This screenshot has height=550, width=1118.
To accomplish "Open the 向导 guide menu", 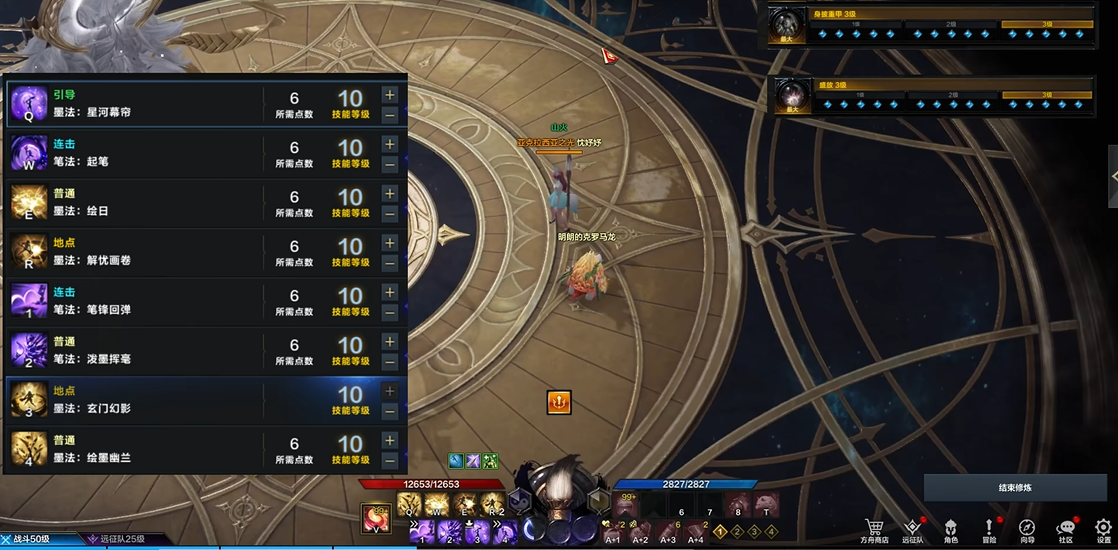I will (1027, 530).
